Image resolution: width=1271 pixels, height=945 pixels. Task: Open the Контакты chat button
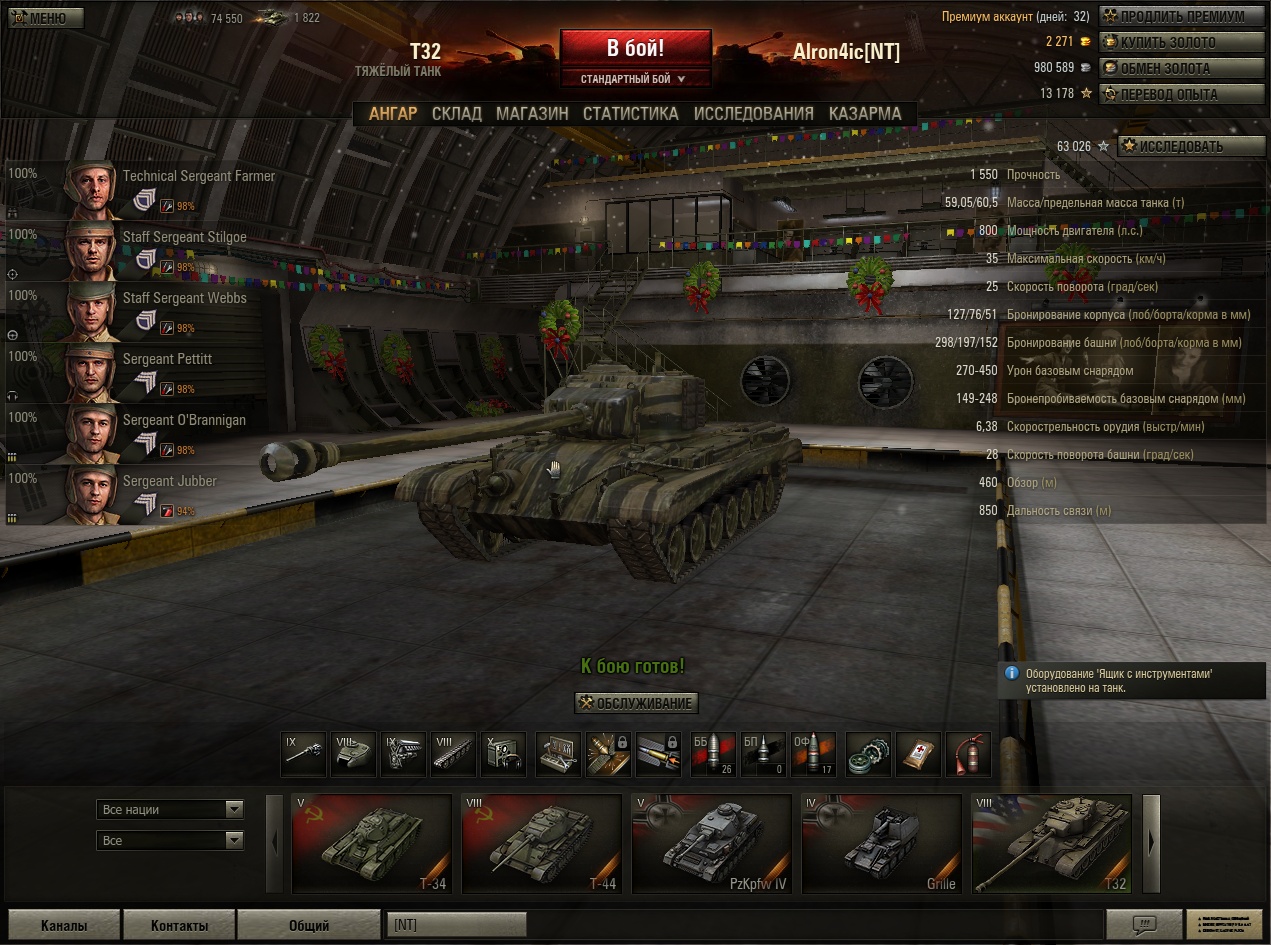[180, 925]
